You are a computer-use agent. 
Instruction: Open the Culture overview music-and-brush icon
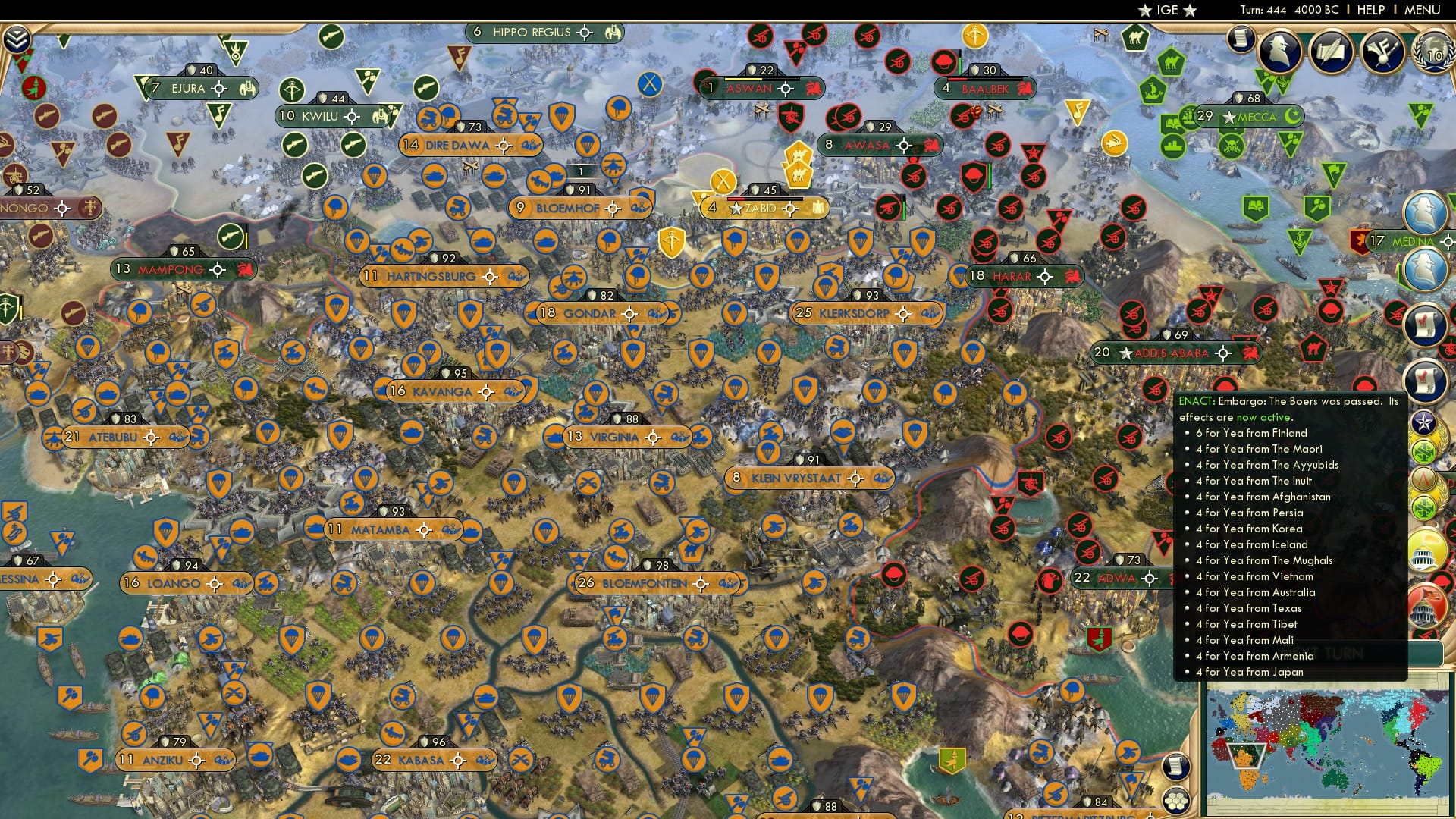pos(1382,50)
